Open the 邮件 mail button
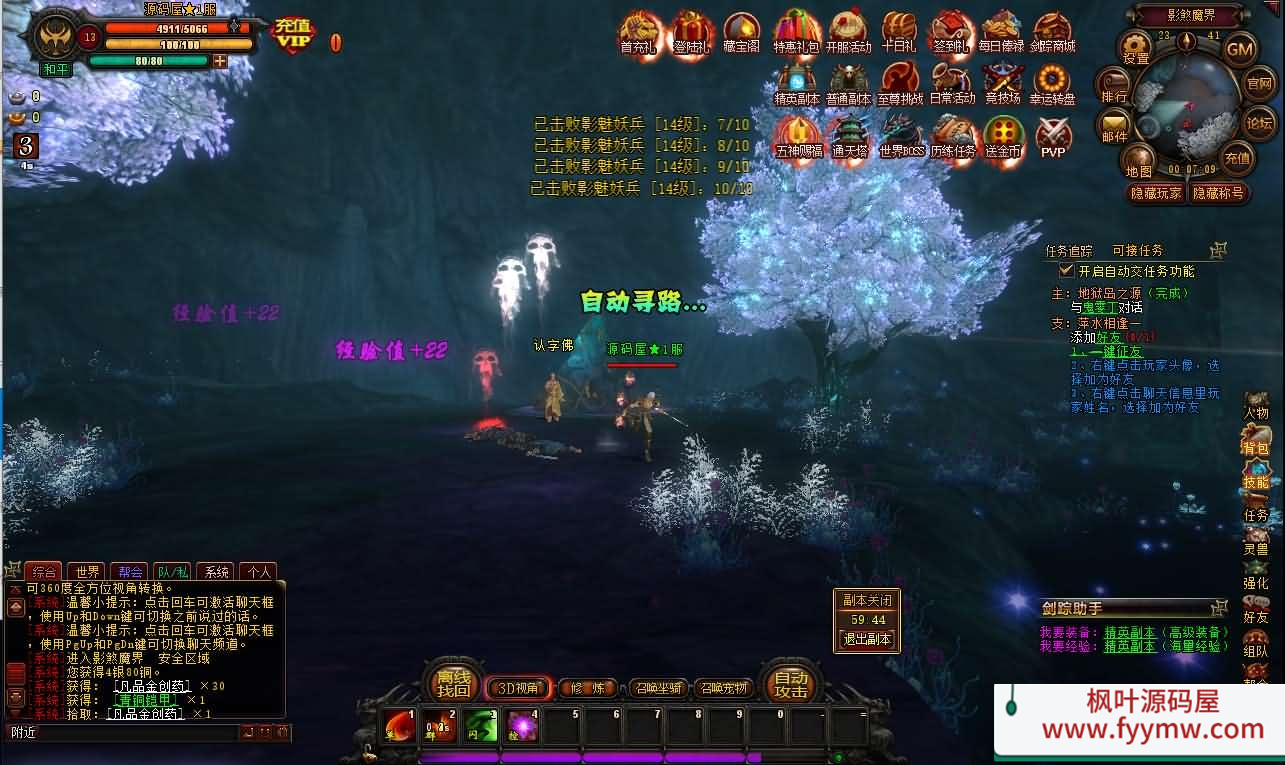This screenshot has width=1285, height=765. click(1114, 126)
